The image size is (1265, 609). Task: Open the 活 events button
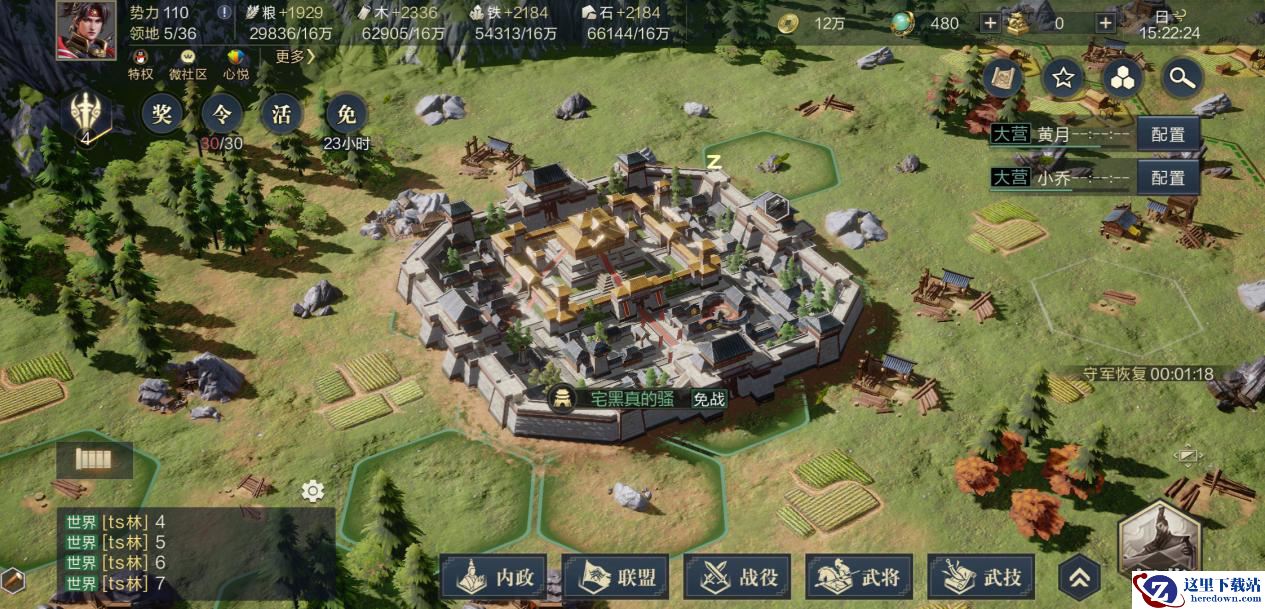point(281,115)
